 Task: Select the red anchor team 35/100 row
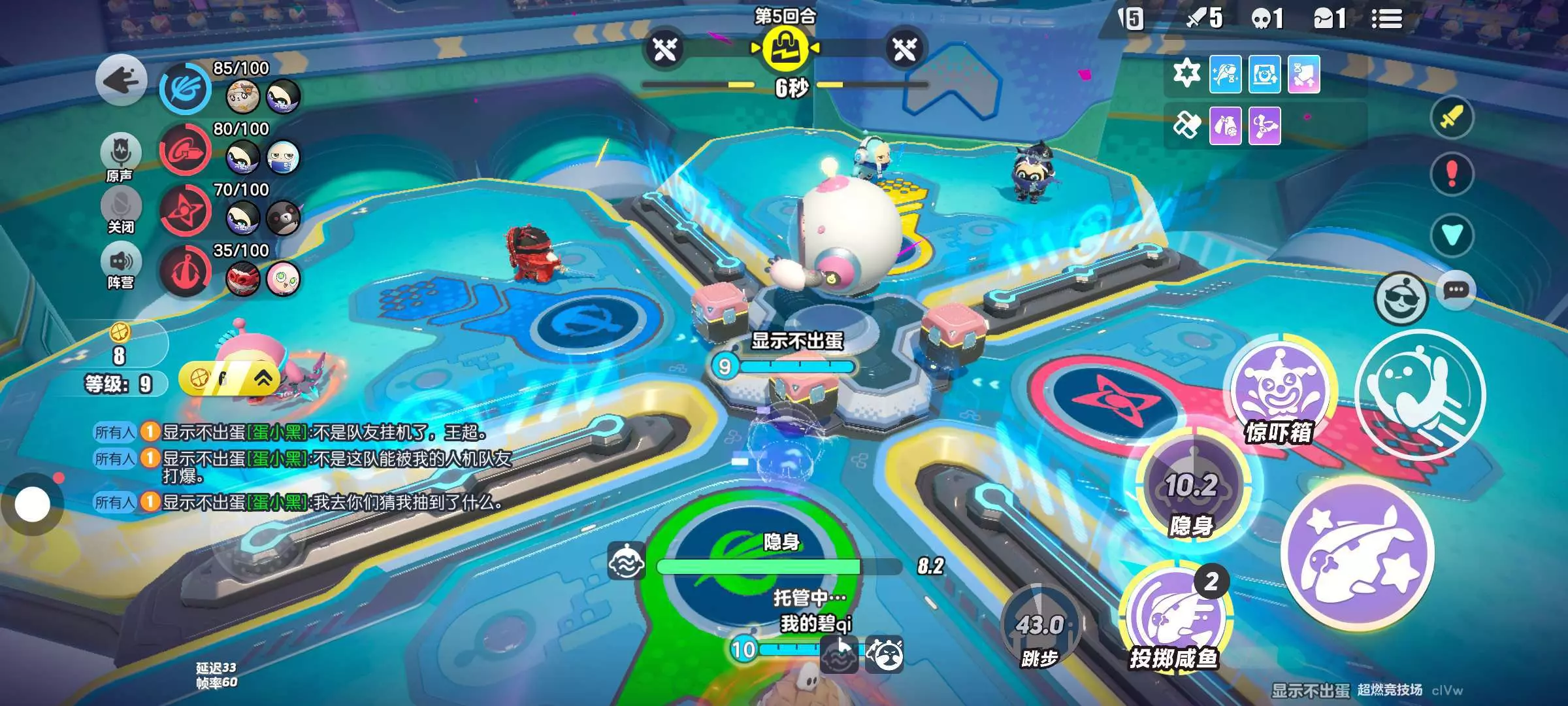point(230,271)
